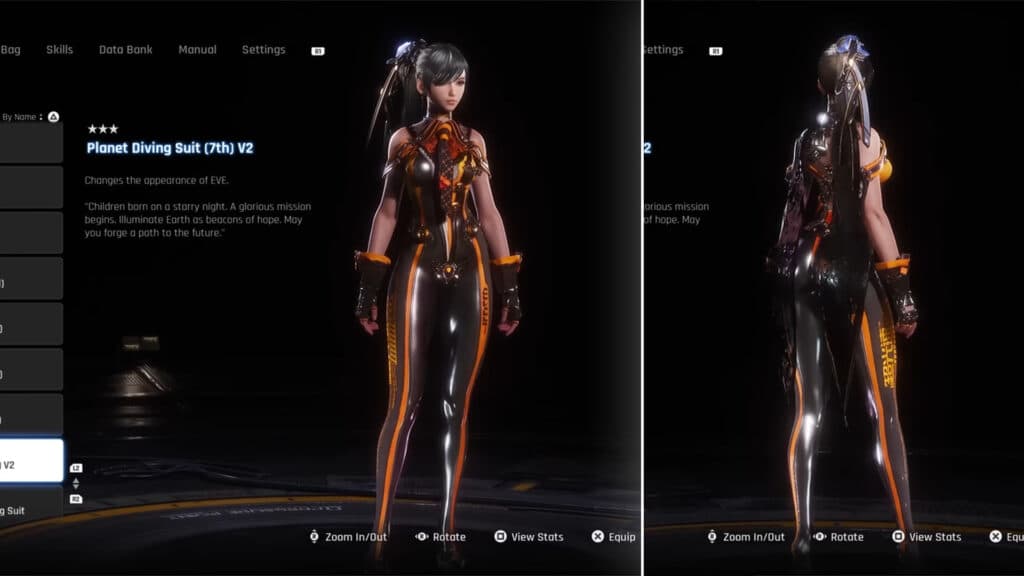The image size is (1024, 576).
Task: Go to the Manual tab
Action: (198, 50)
